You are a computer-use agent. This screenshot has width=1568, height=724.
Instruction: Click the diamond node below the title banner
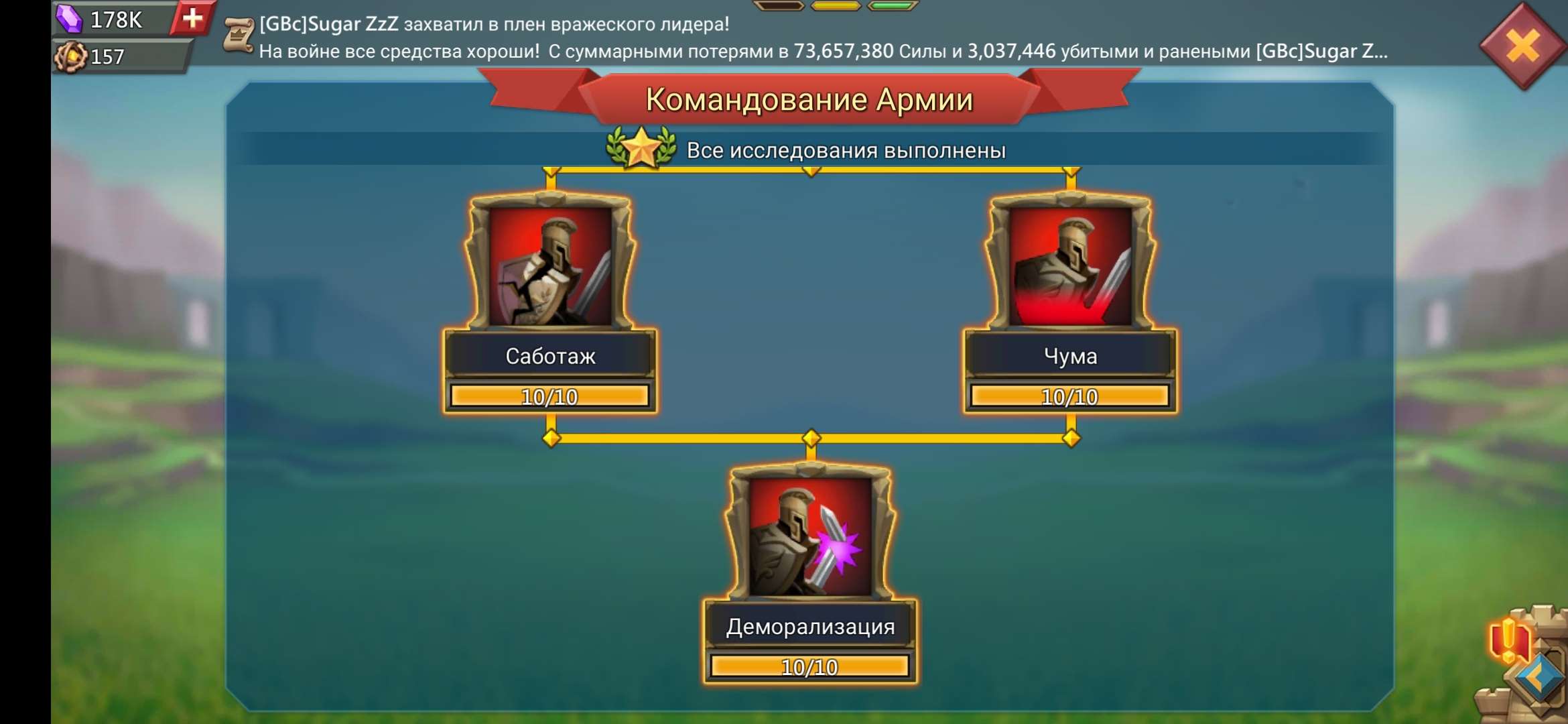(x=813, y=173)
